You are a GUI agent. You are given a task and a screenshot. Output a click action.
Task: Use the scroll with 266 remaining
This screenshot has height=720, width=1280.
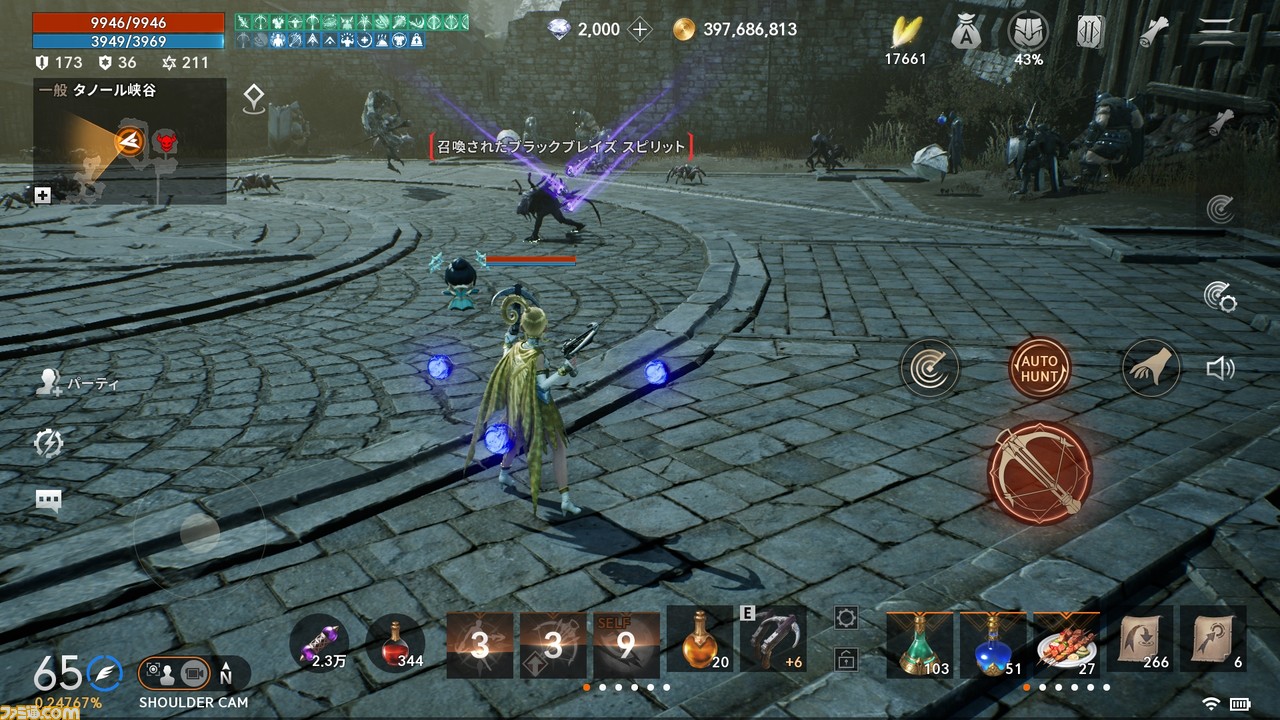tap(1140, 640)
